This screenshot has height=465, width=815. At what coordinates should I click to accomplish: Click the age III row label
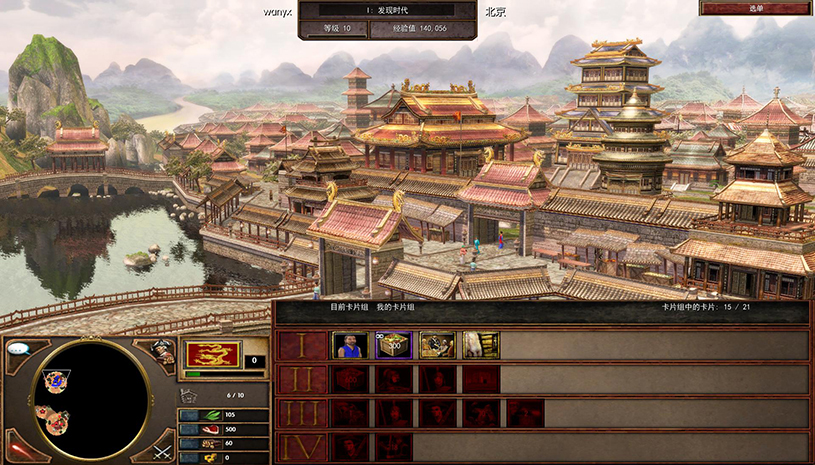click(x=300, y=414)
